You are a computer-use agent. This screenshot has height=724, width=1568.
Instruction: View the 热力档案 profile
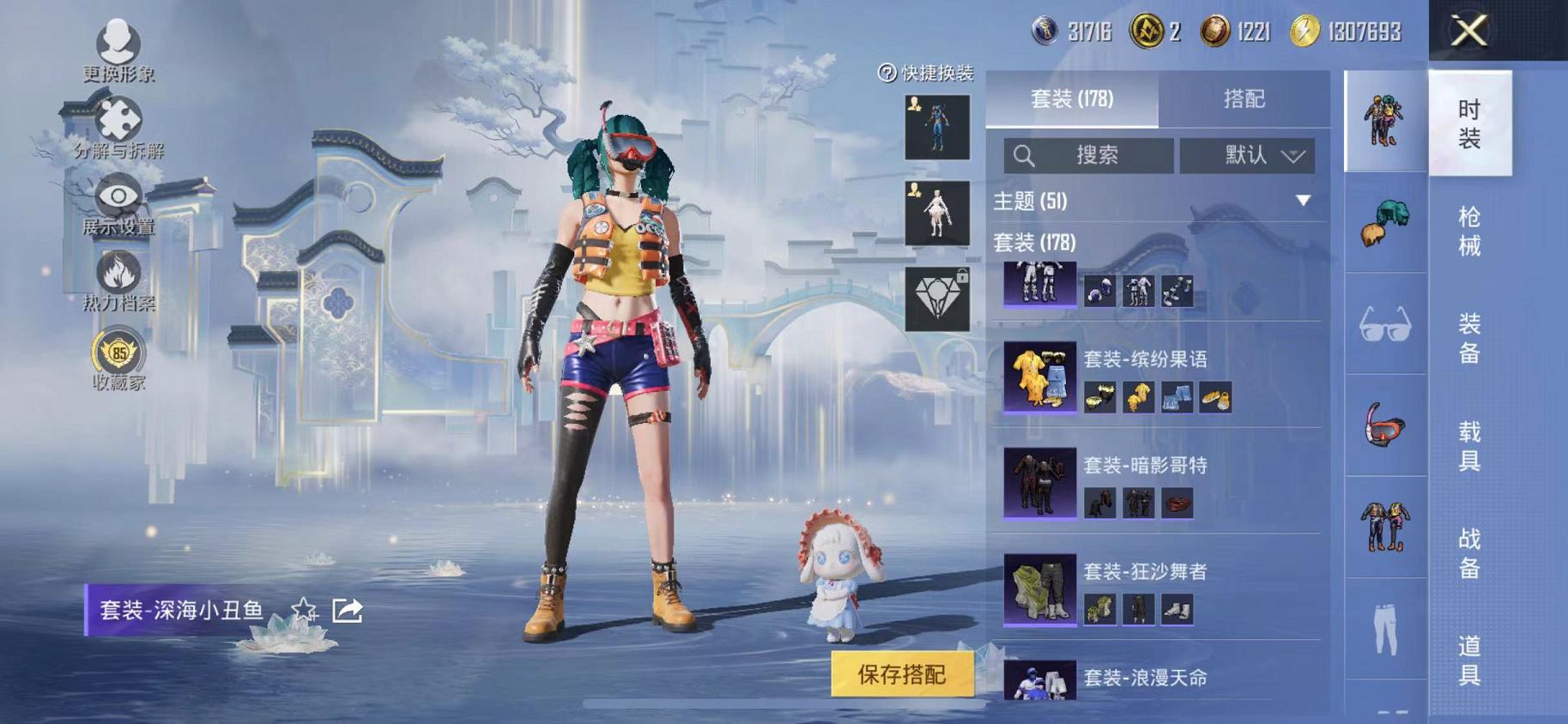coord(118,279)
